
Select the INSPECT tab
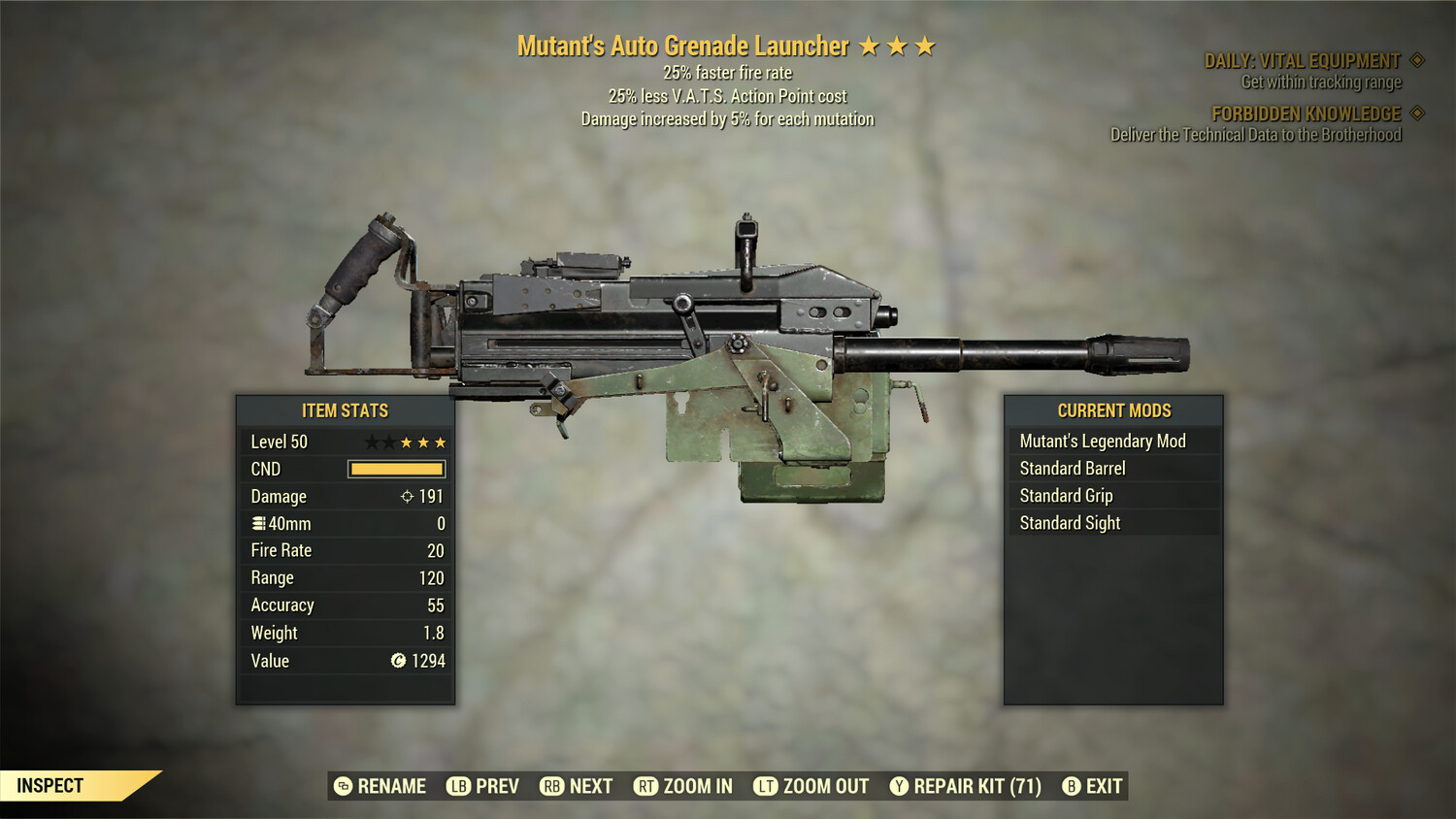(x=50, y=785)
